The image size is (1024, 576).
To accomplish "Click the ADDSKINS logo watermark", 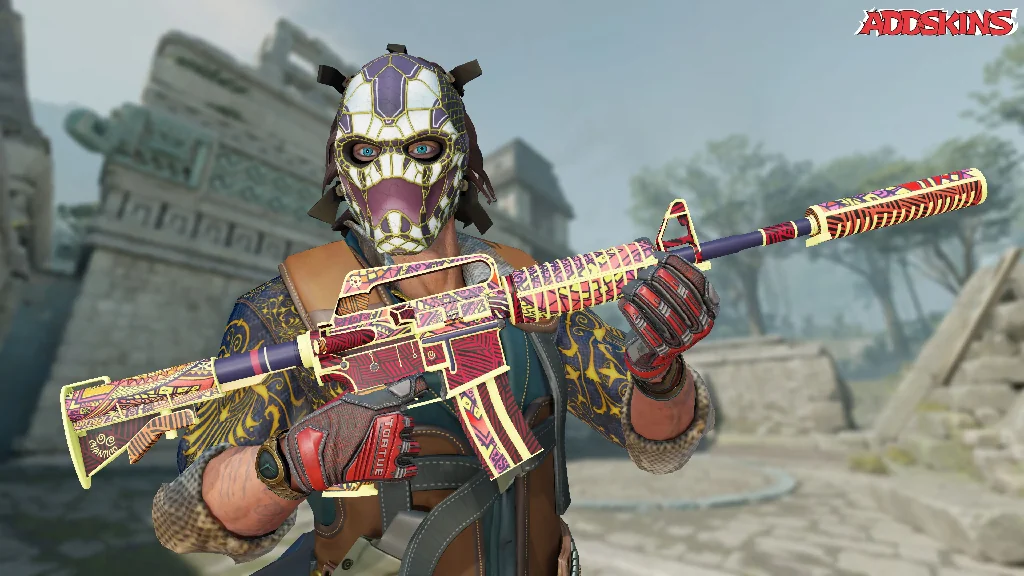I will click(938, 22).
